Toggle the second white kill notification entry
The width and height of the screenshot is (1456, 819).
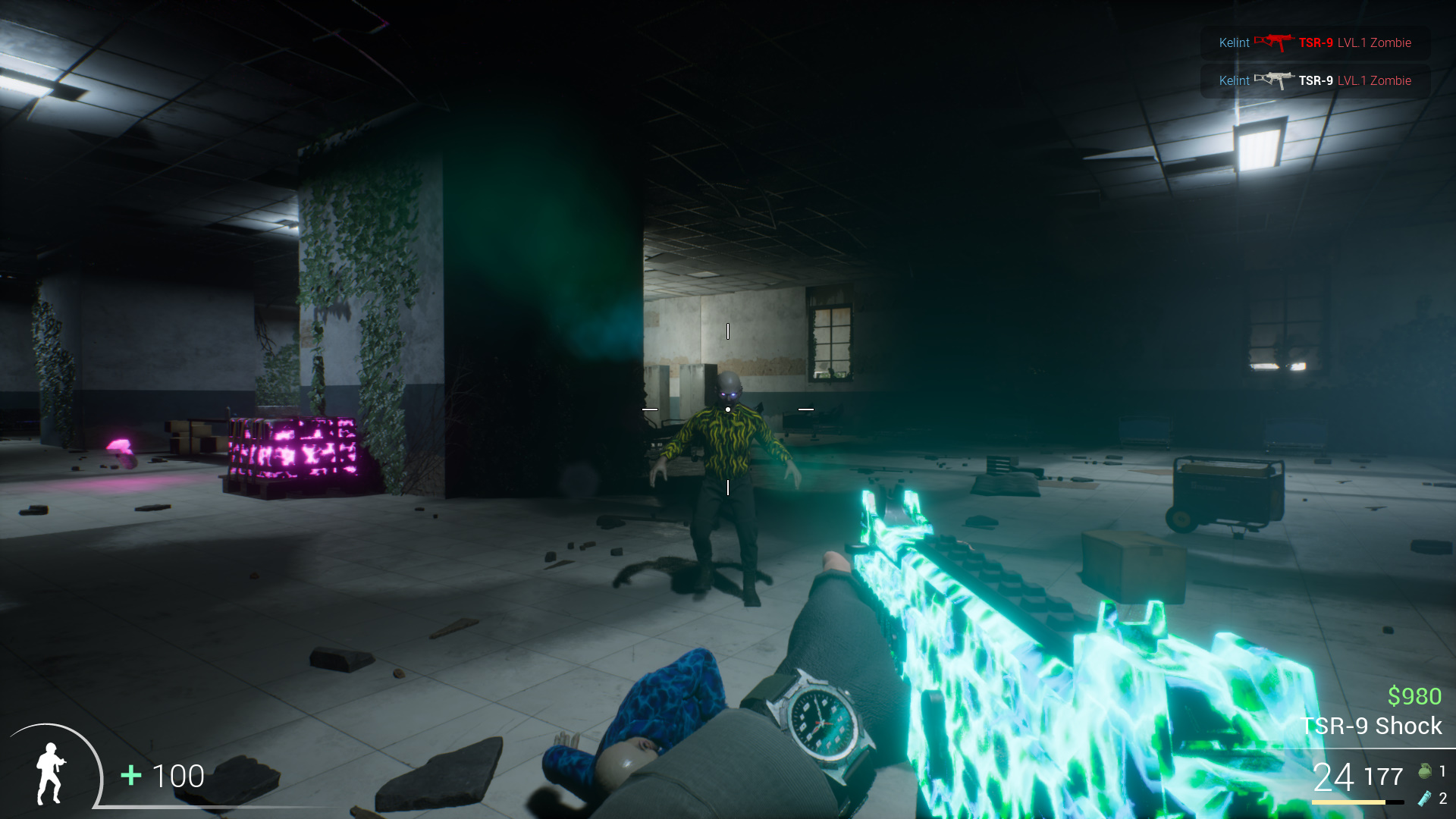coord(1316,80)
